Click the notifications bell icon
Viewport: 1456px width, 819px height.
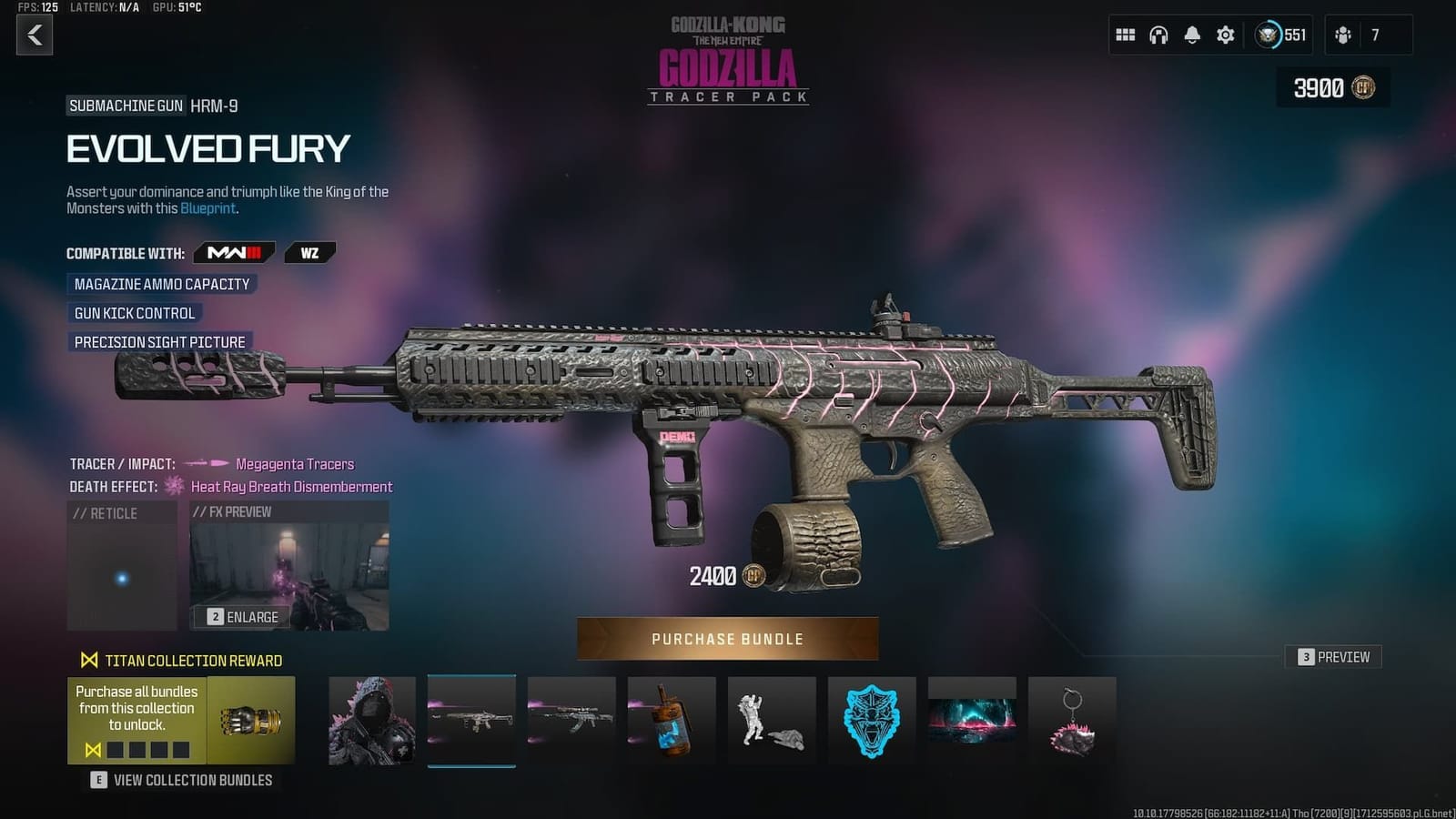(x=1190, y=35)
